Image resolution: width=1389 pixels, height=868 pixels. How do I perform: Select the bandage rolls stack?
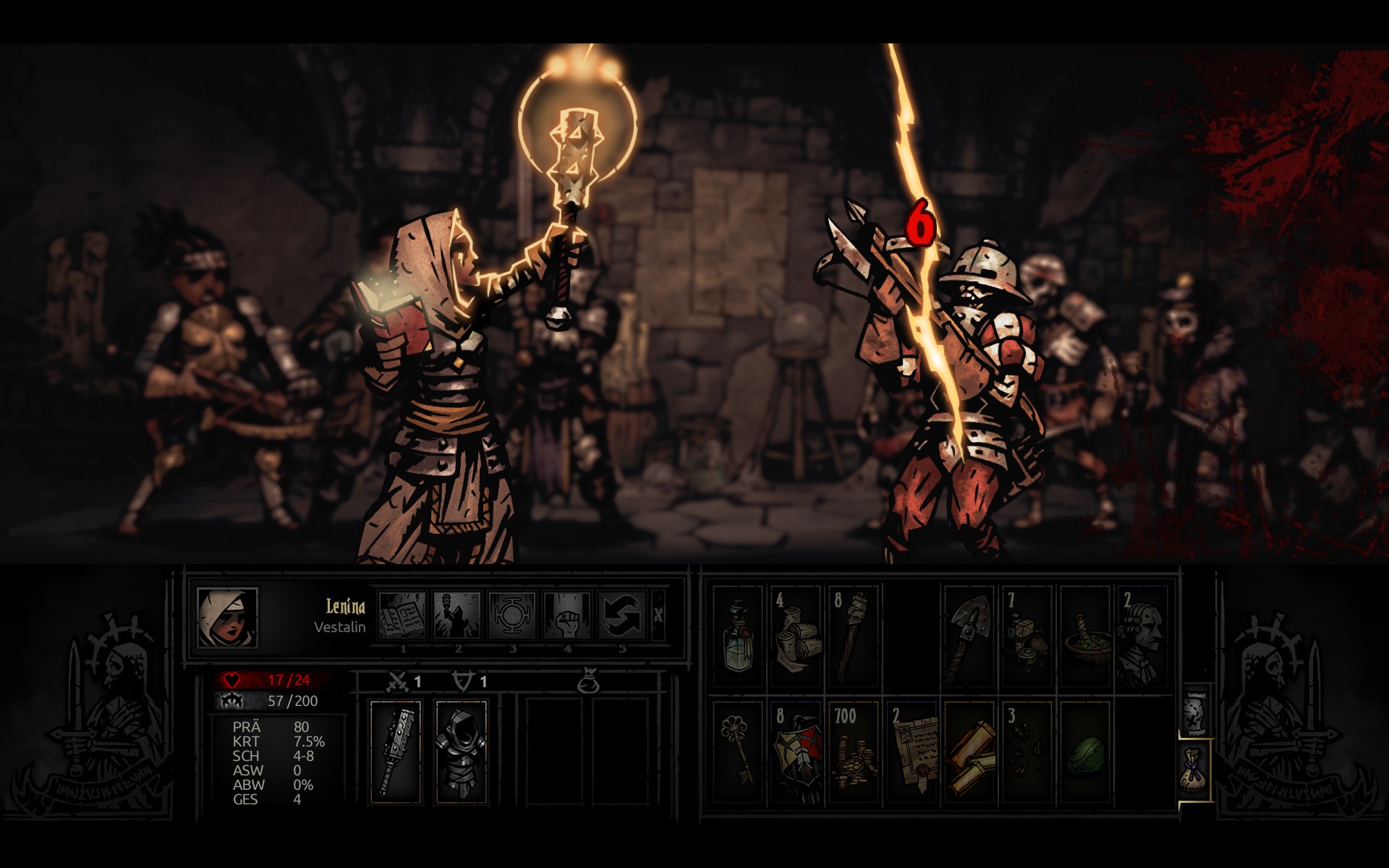click(795, 637)
